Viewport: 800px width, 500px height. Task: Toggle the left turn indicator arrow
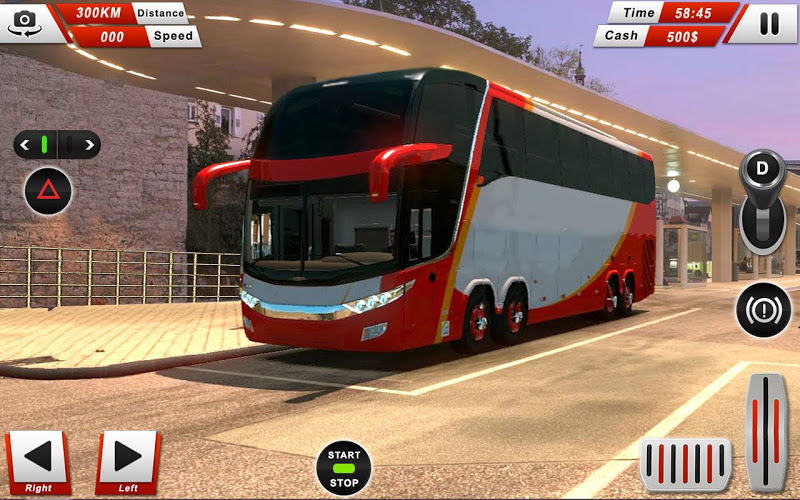(x=25, y=145)
